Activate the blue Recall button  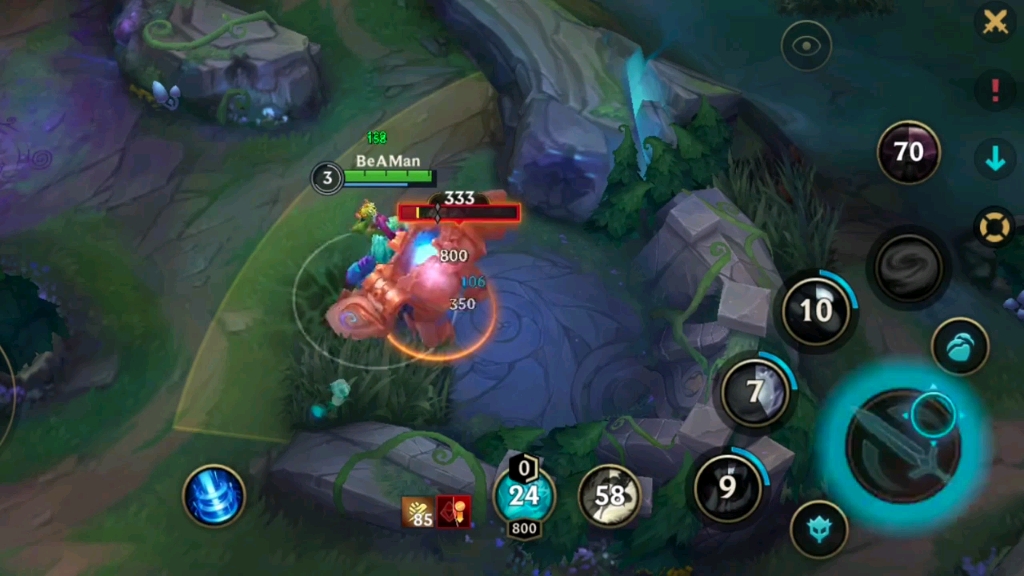coord(214,496)
